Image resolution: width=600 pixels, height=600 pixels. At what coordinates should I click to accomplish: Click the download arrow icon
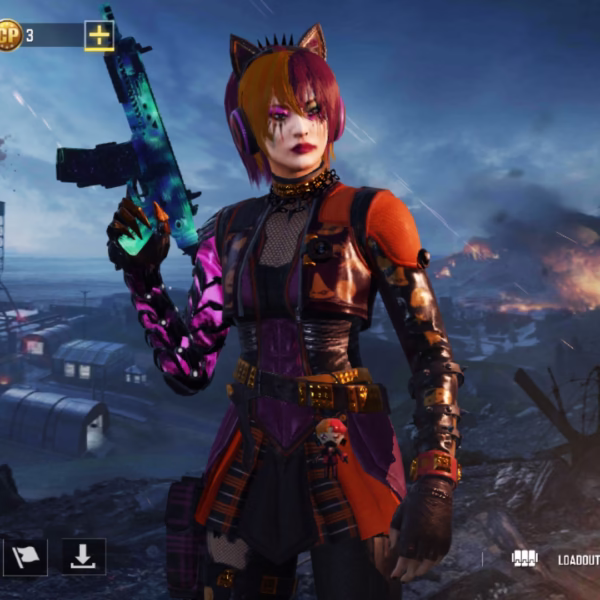pos(84,557)
